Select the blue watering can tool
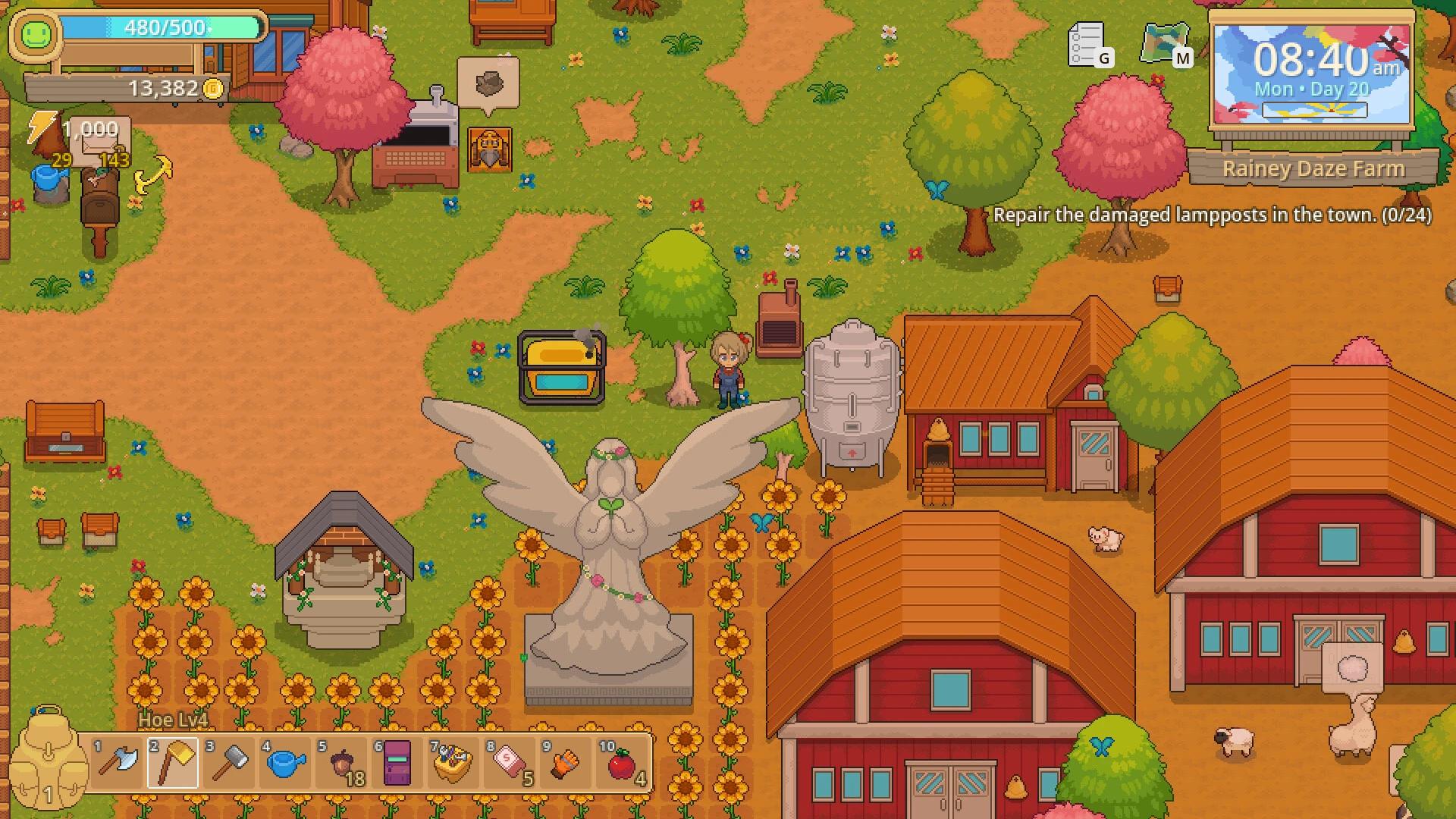Viewport: 1456px width, 819px height. click(285, 762)
